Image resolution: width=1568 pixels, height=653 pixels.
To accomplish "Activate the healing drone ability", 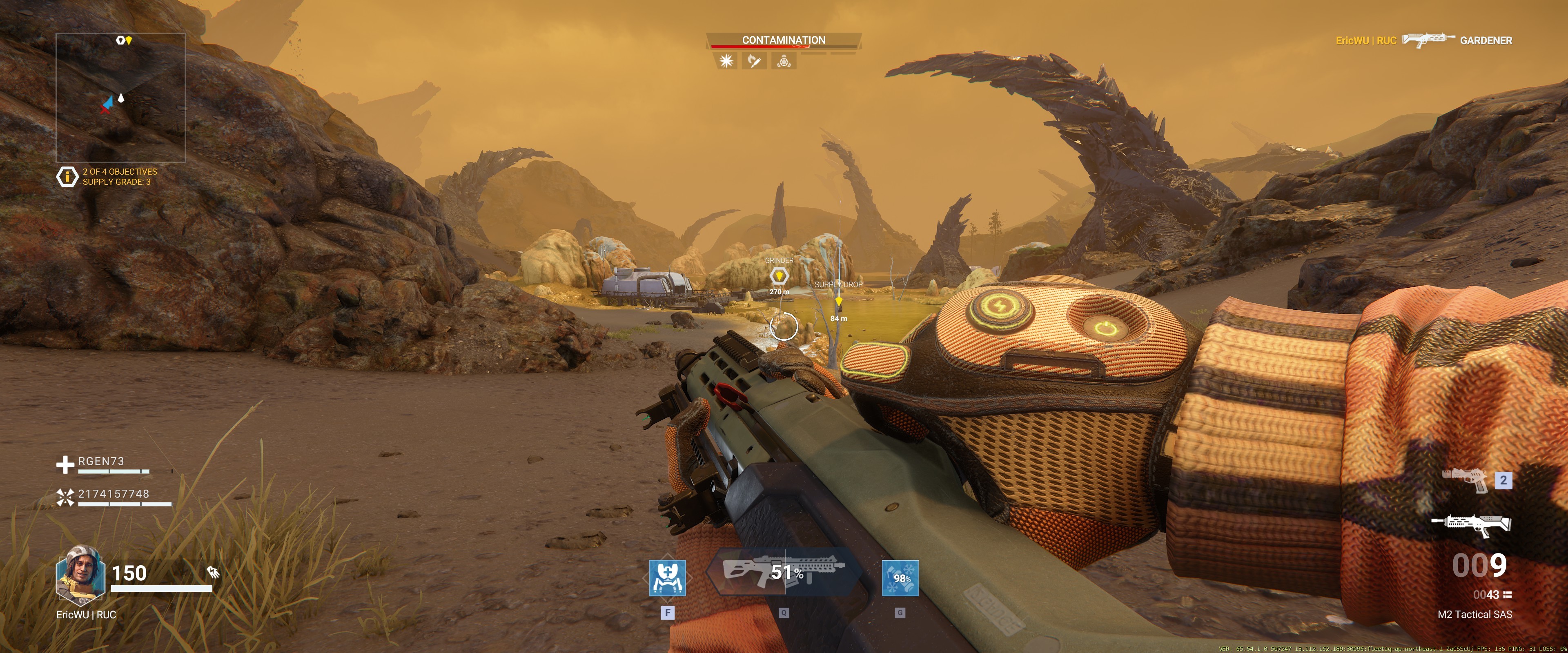I will point(667,578).
